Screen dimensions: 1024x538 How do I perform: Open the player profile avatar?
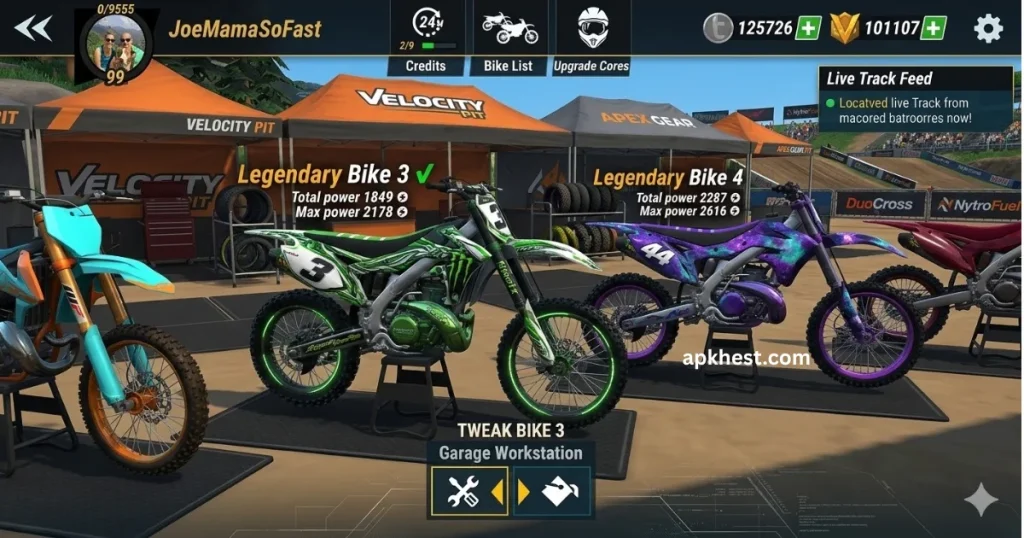[x=119, y=44]
